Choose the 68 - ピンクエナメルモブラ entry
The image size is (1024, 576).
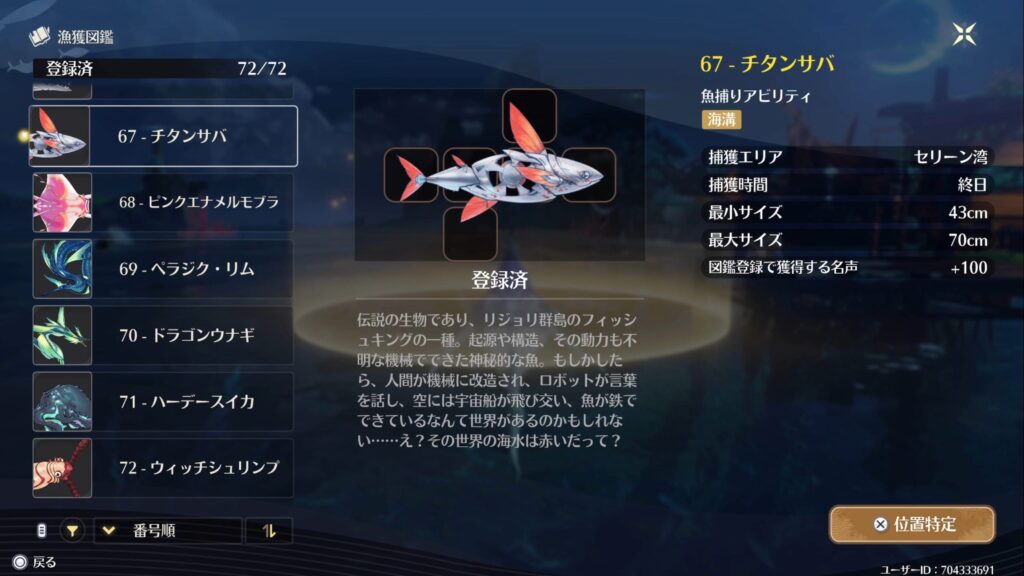pos(163,202)
